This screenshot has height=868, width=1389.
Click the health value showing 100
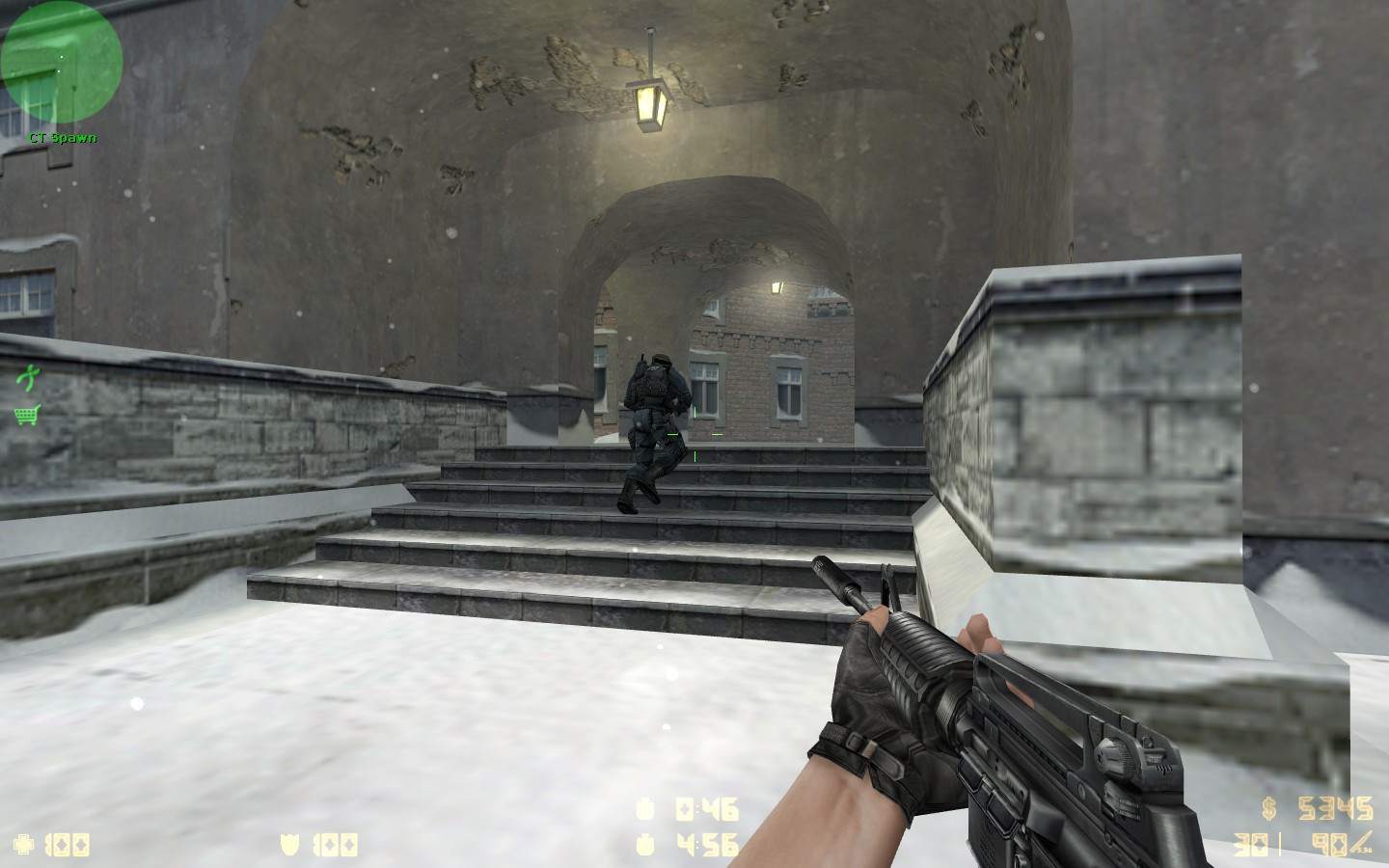point(69,843)
